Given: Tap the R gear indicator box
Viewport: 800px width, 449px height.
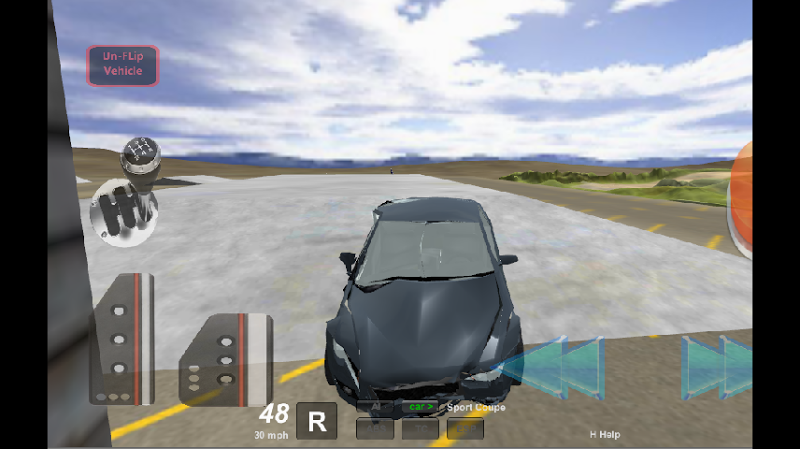Looking at the screenshot, I should pos(316,421).
